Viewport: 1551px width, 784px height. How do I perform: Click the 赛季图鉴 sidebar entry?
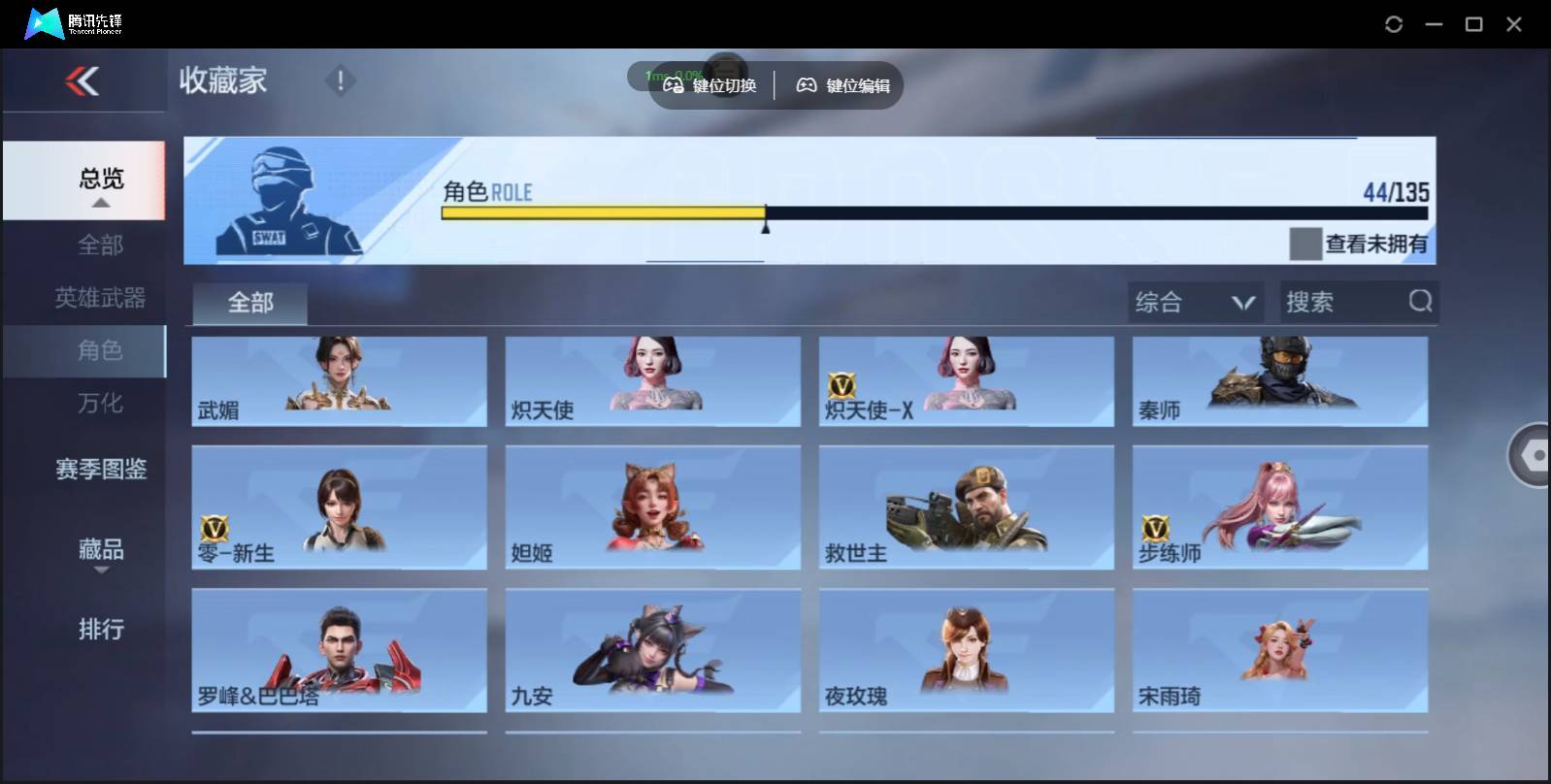click(x=100, y=469)
